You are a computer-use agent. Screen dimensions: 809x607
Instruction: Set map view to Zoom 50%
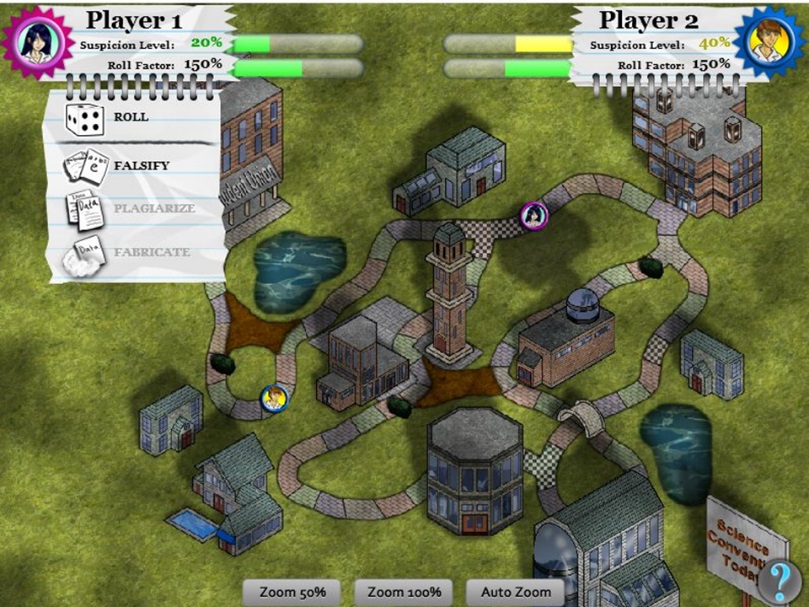tap(291, 592)
